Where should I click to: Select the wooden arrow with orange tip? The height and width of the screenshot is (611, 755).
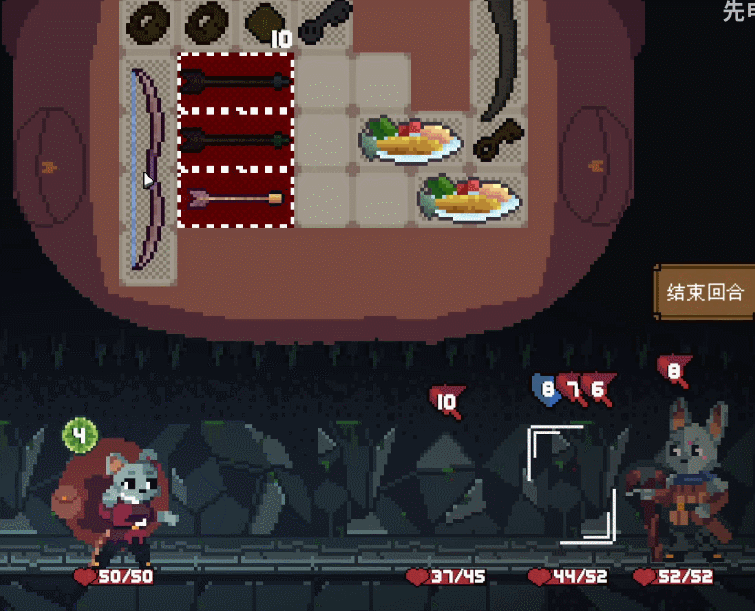pyautogui.click(x=236, y=199)
